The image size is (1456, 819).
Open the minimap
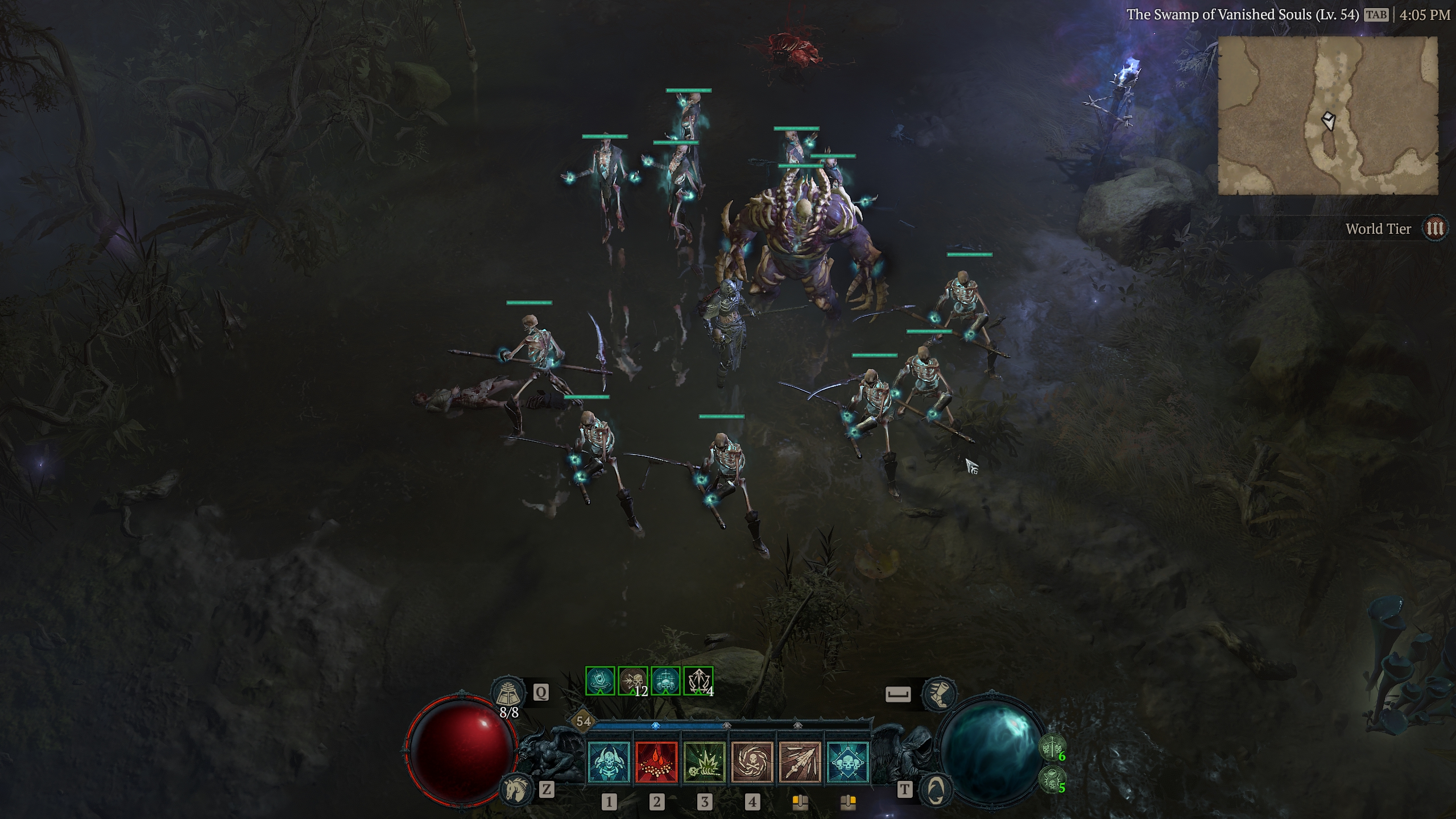1327,116
